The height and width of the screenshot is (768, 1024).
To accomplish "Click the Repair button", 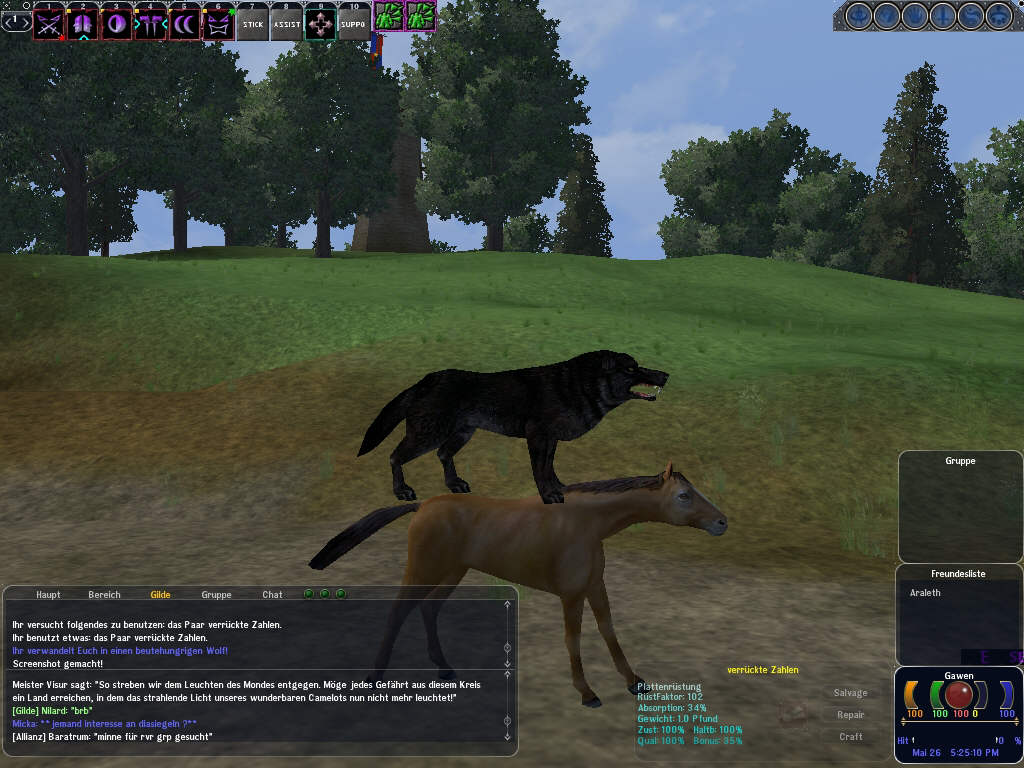I will pyautogui.click(x=851, y=715).
